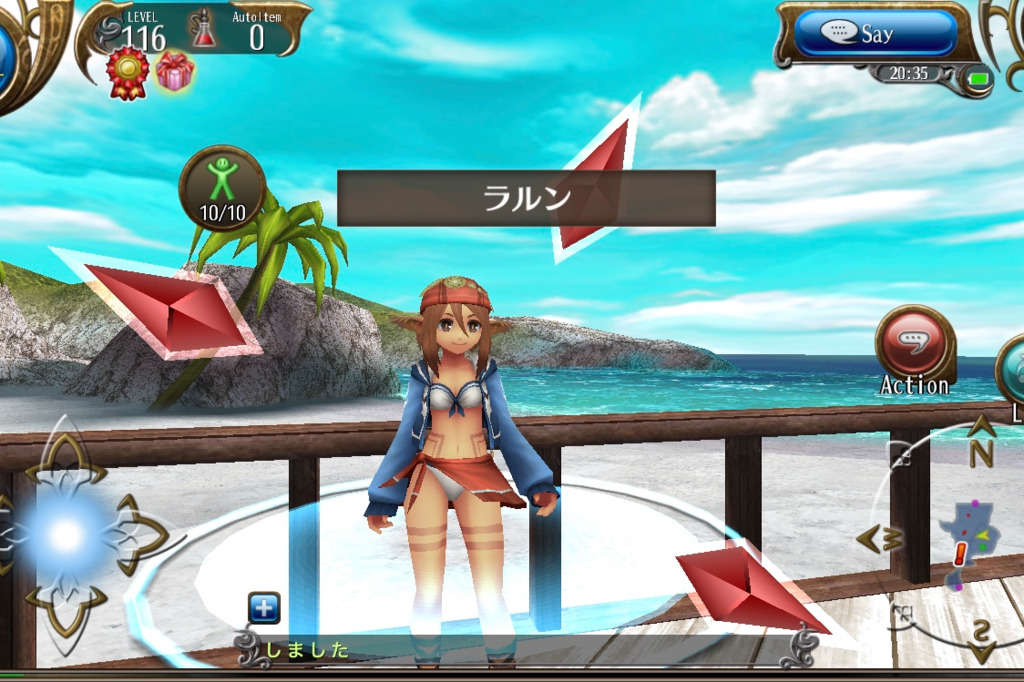The height and width of the screenshot is (682, 1024).
Task: Open the party members 10/10 icon
Action: (x=221, y=188)
